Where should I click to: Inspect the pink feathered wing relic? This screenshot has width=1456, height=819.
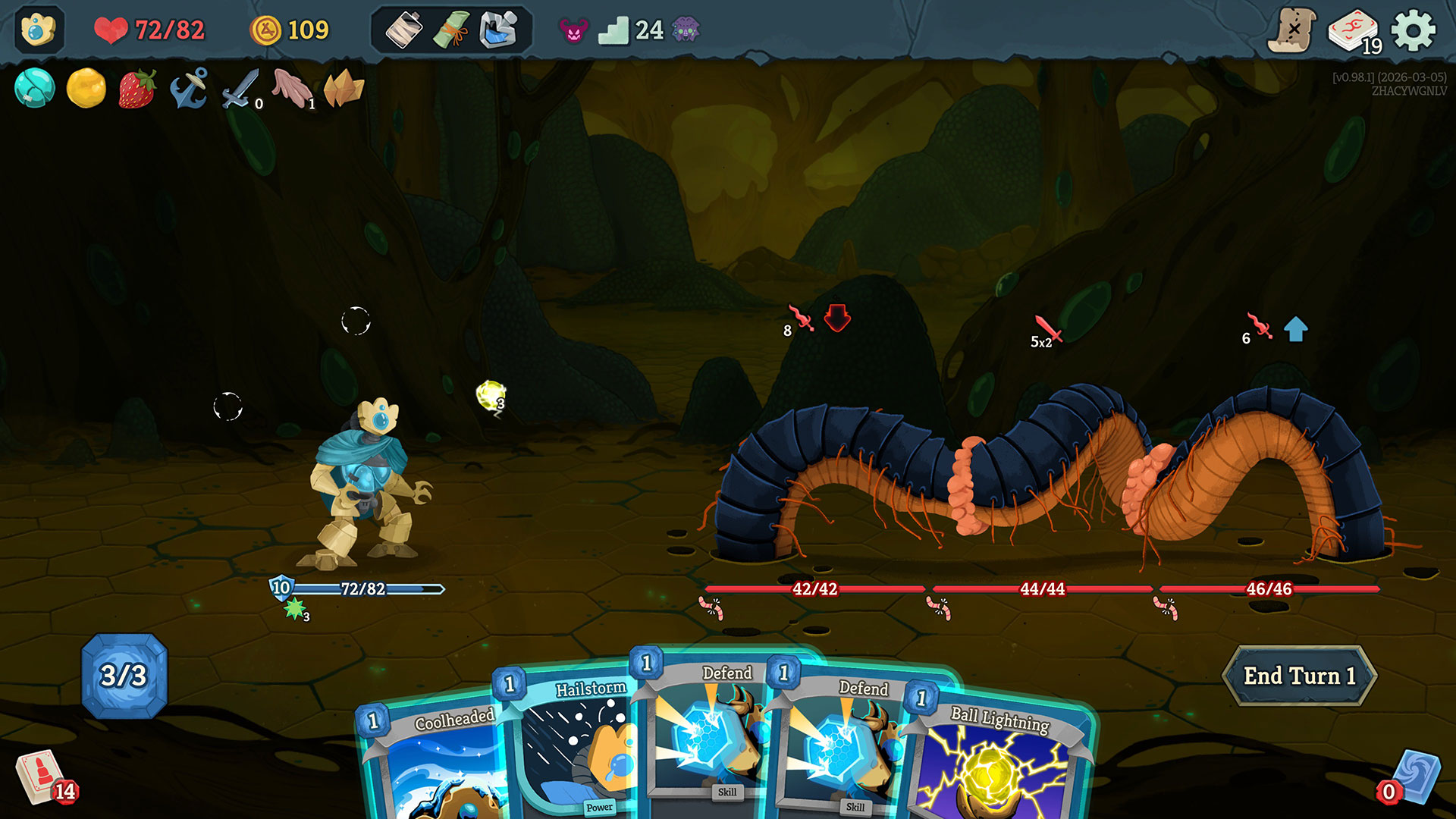[293, 88]
